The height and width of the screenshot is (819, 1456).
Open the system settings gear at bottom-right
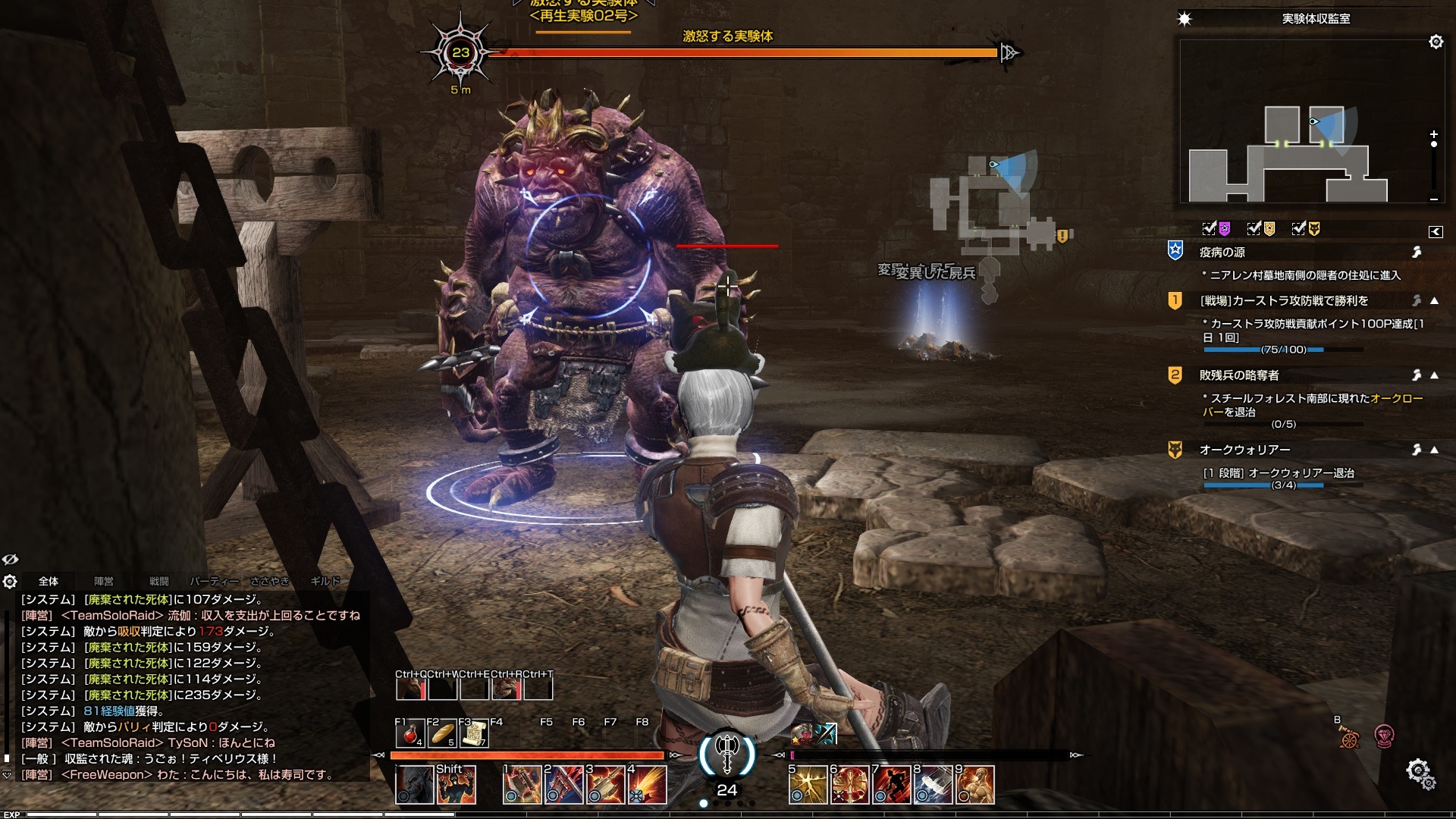click(1418, 773)
